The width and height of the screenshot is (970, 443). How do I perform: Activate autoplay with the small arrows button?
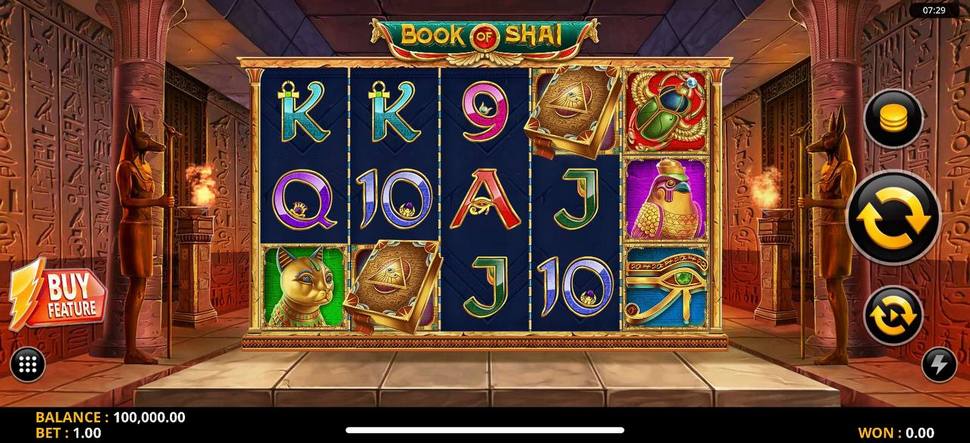pyautogui.click(x=893, y=315)
